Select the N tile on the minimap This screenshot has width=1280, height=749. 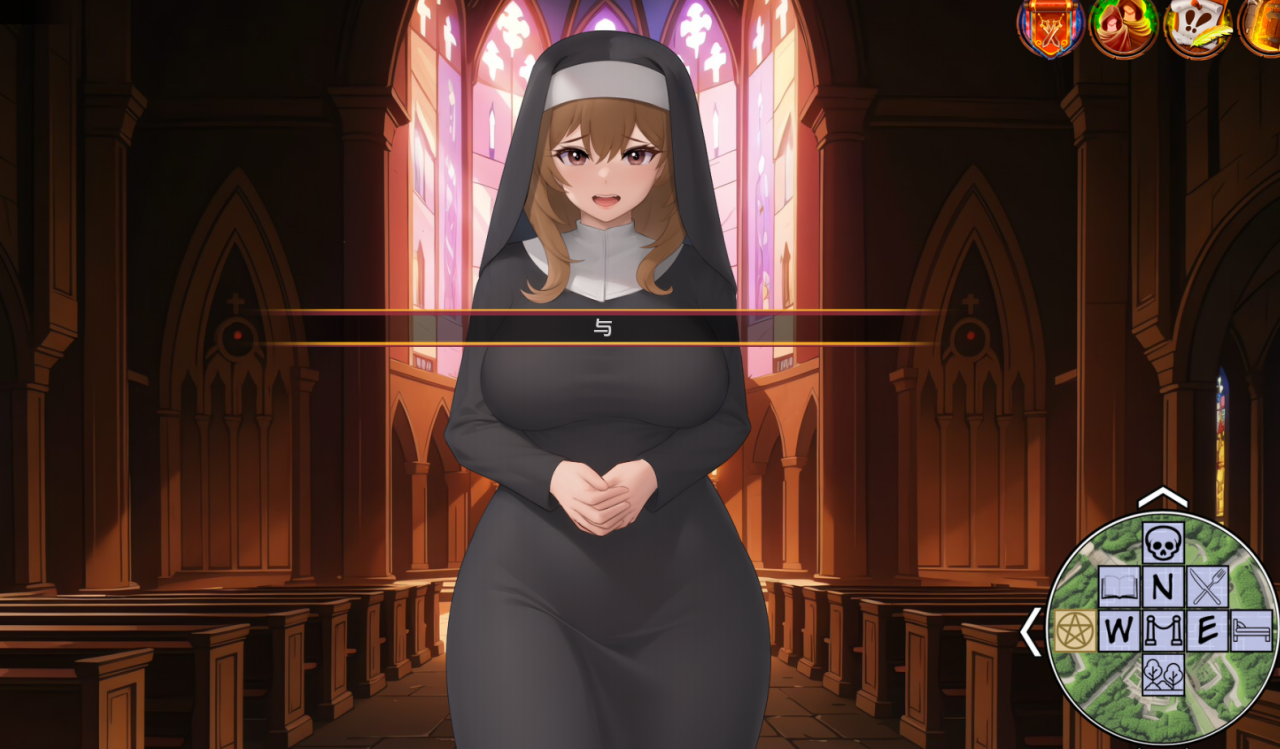pyautogui.click(x=1163, y=587)
